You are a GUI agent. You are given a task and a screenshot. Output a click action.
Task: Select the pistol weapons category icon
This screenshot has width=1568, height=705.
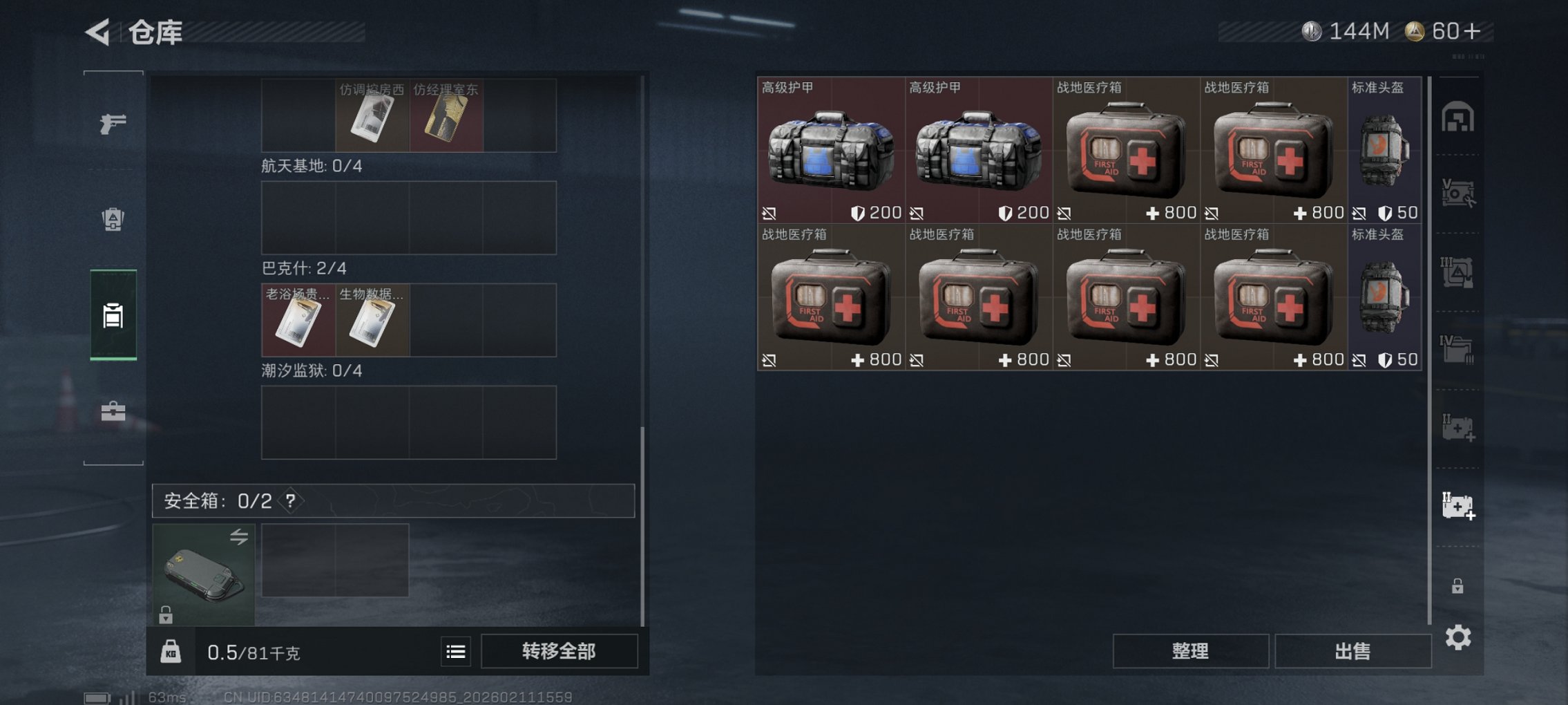click(113, 124)
